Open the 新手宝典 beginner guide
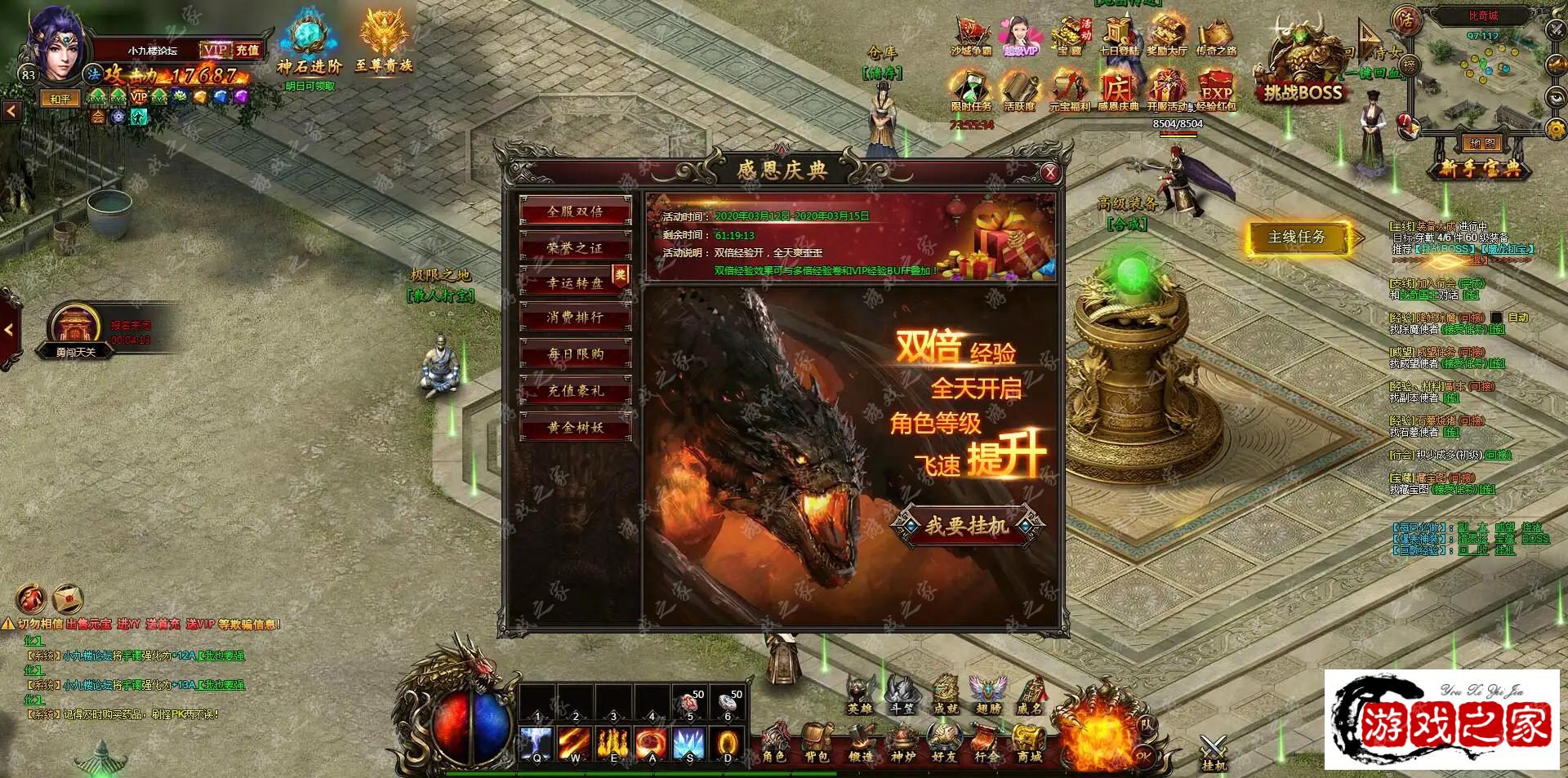This screenshot has height=778, width=1568. [x=1480, y=169]
